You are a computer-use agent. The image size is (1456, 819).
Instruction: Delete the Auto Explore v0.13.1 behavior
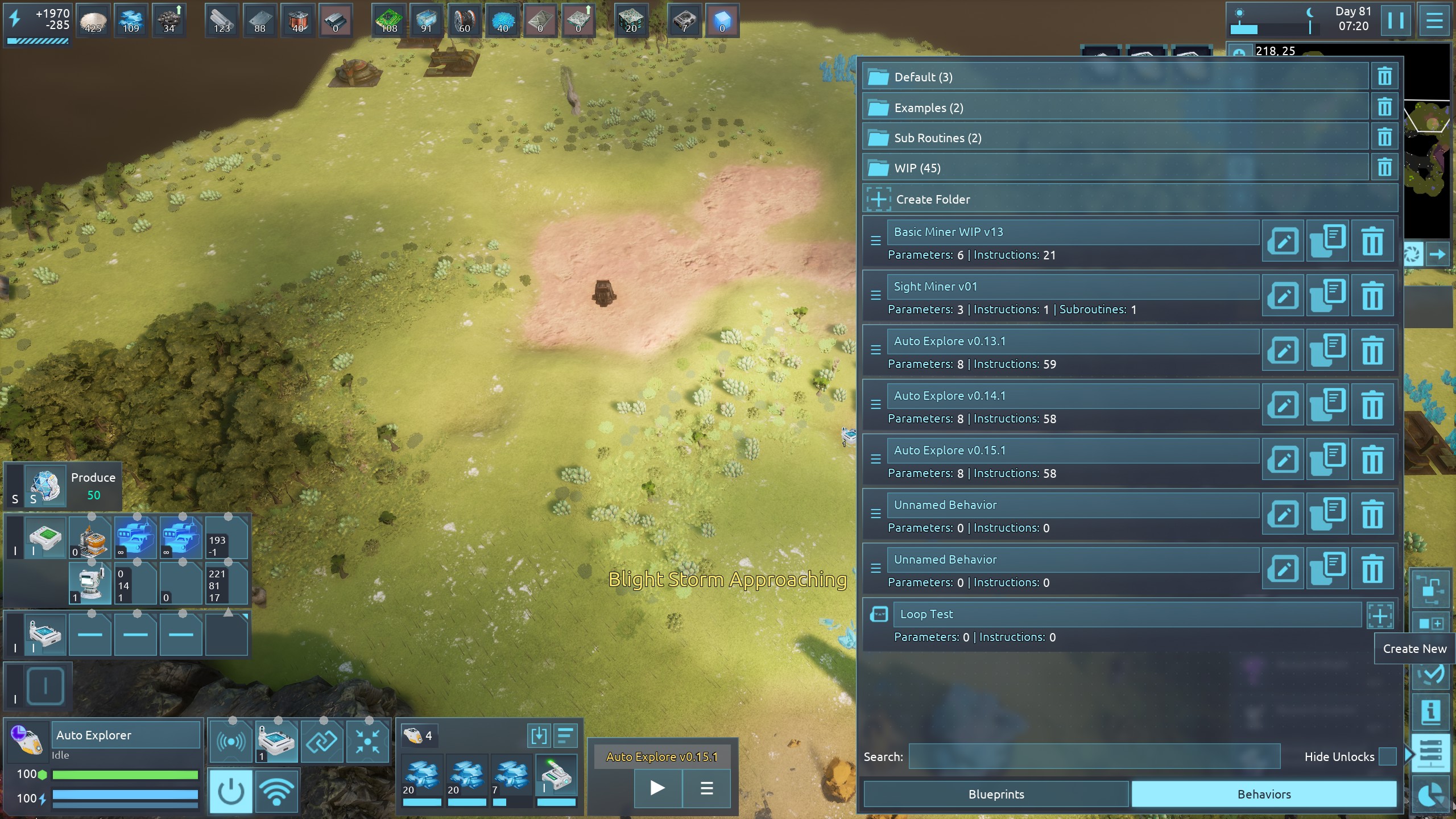[x=1372, y=351]
